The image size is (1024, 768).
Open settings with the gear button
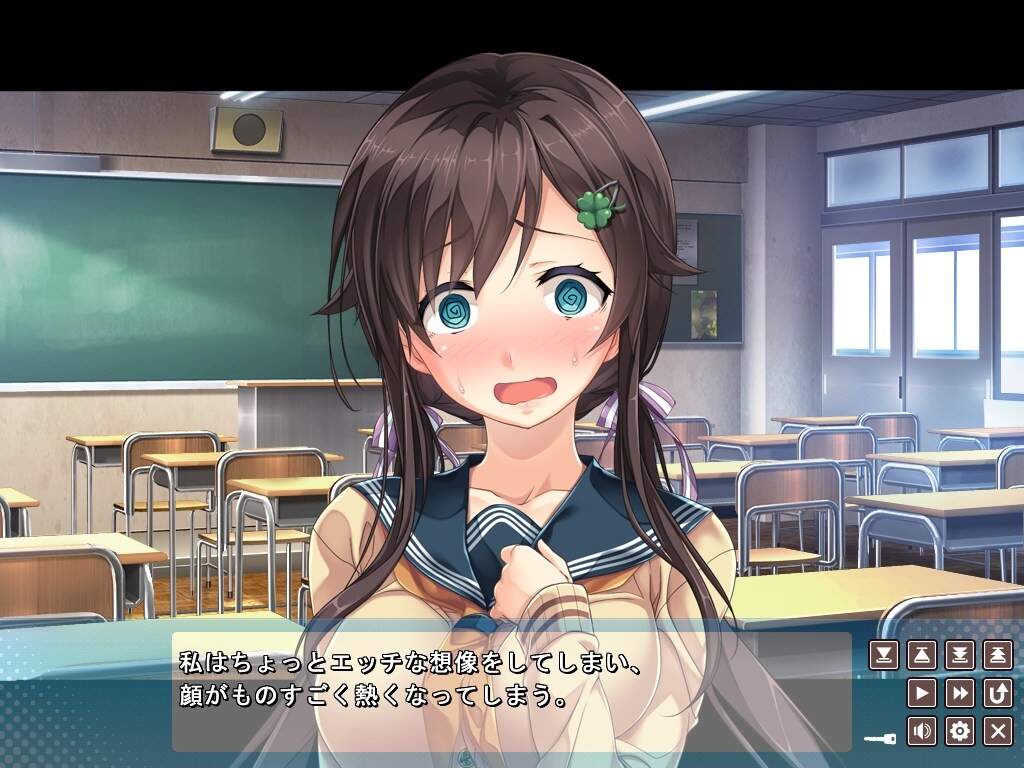point(959,731)
